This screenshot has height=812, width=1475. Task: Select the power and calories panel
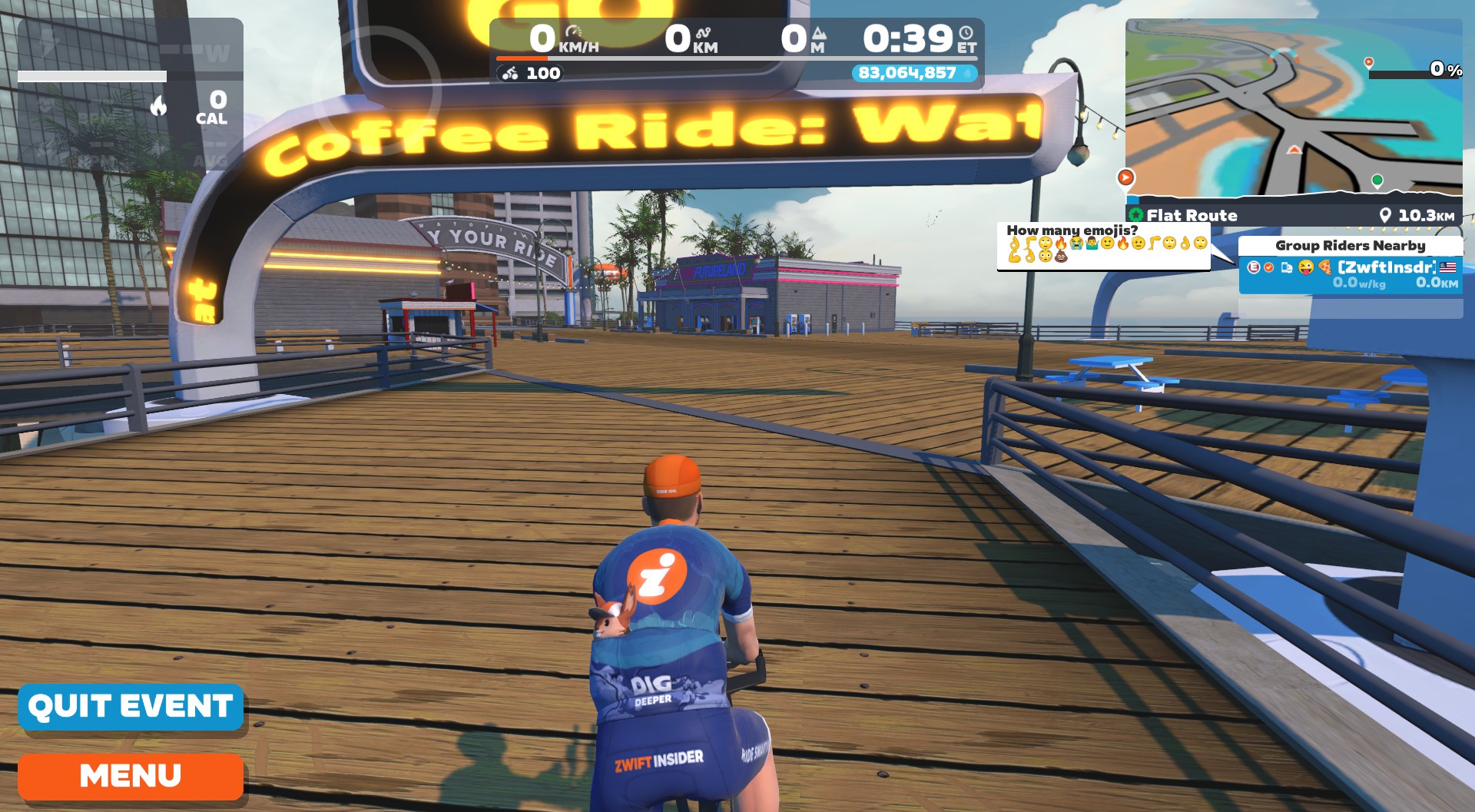click(131, 94)
